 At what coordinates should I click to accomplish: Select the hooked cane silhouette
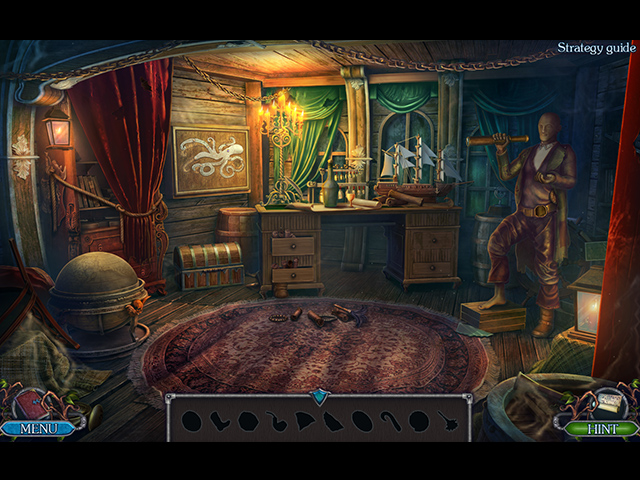pos(391,421)
